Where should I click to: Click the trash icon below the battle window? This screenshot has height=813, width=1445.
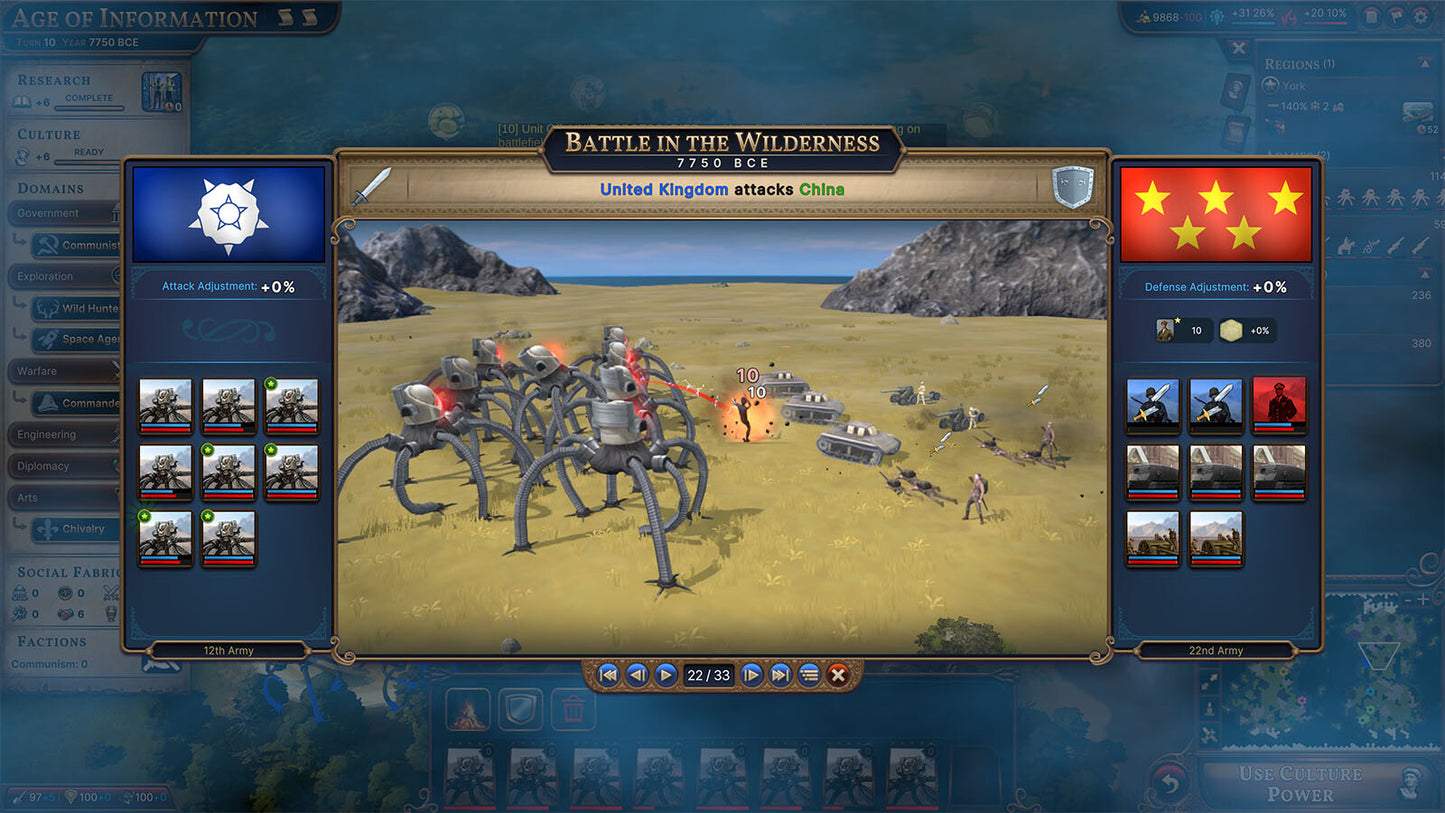(x=573, y=708)
